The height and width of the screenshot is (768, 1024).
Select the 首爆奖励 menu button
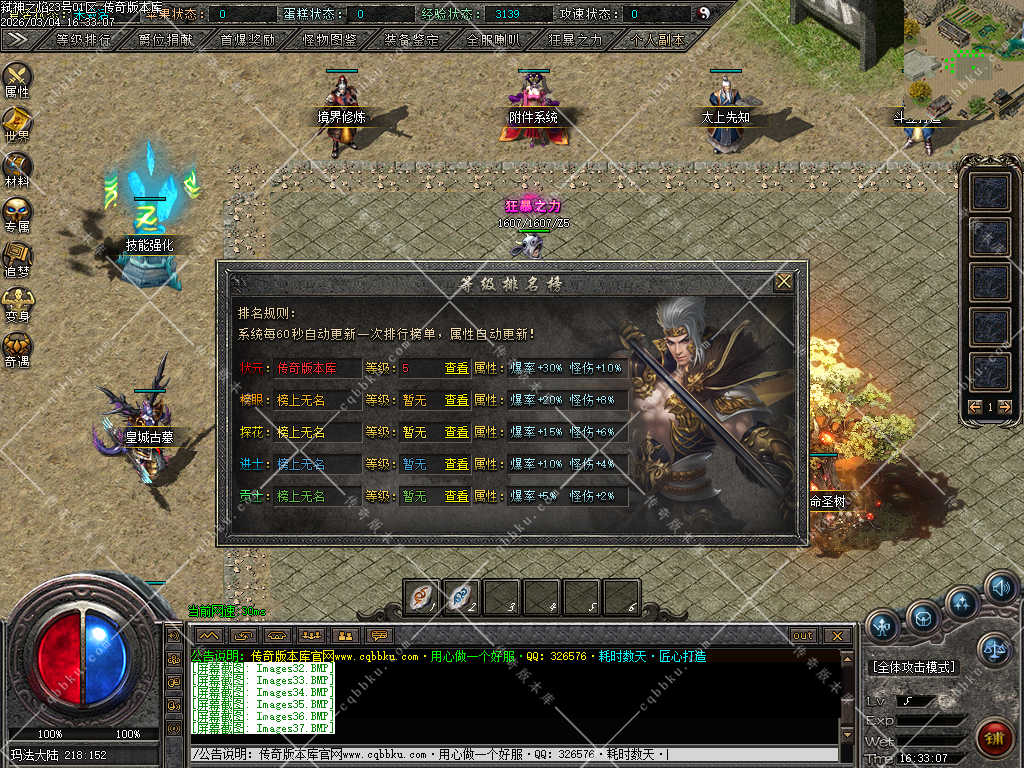click(247, 40)
